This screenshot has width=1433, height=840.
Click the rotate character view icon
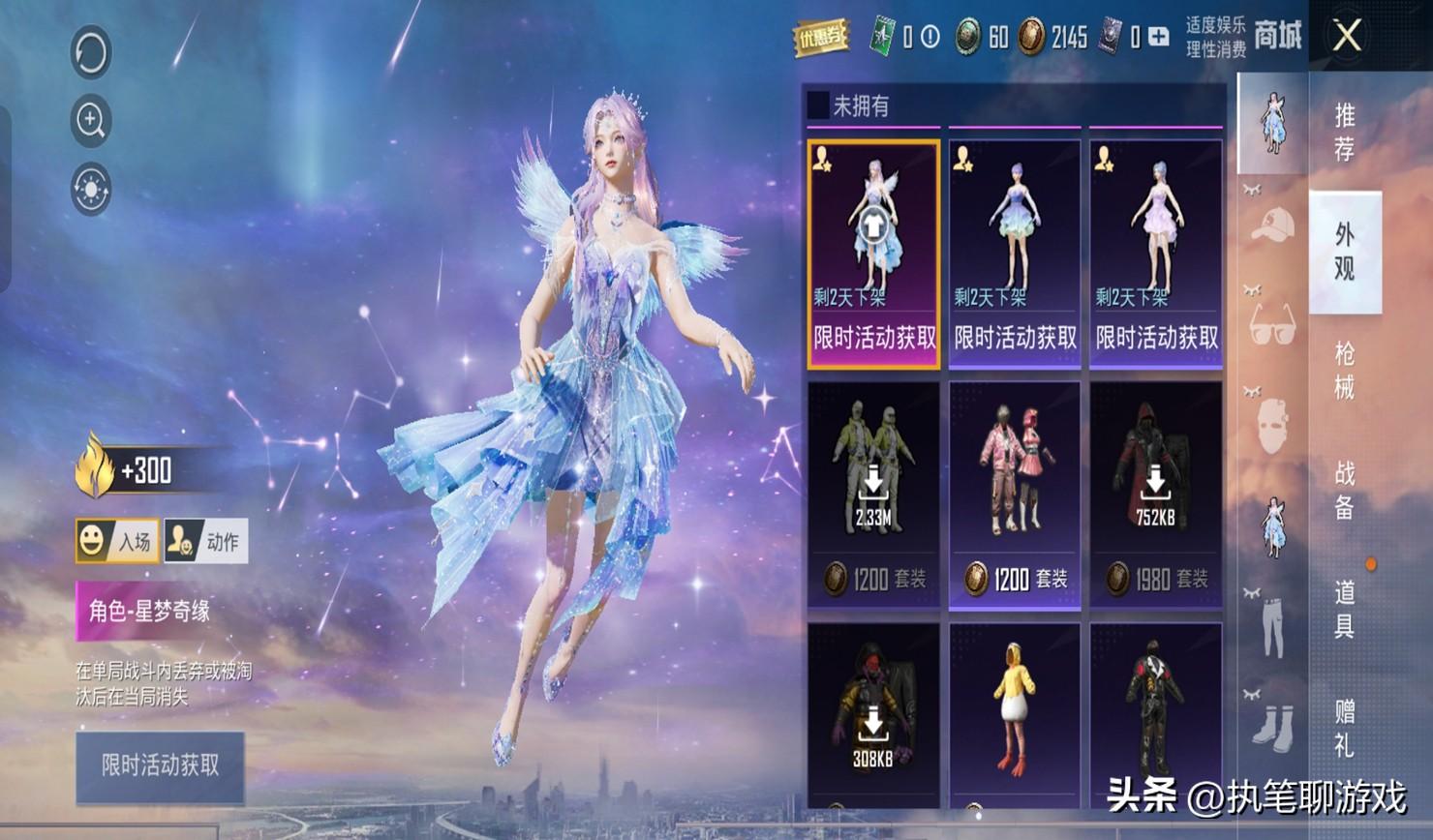tap(91, 52)
